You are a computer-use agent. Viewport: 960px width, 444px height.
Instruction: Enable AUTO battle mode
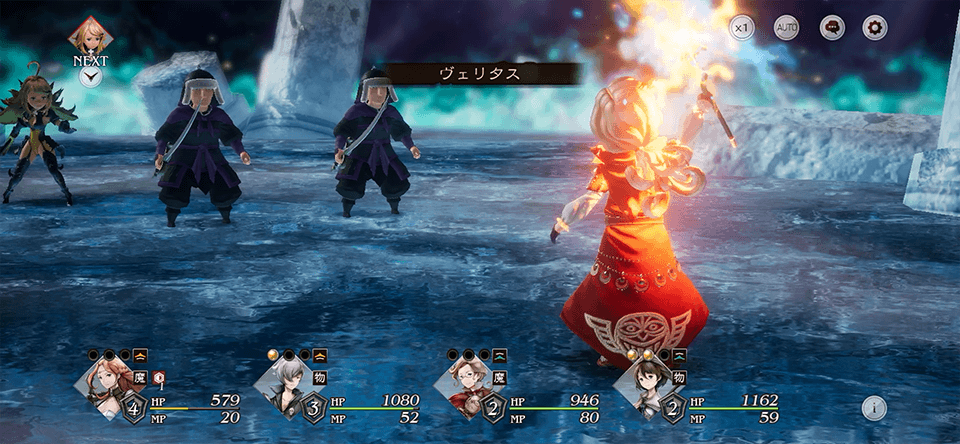click(x=786, y=28)
